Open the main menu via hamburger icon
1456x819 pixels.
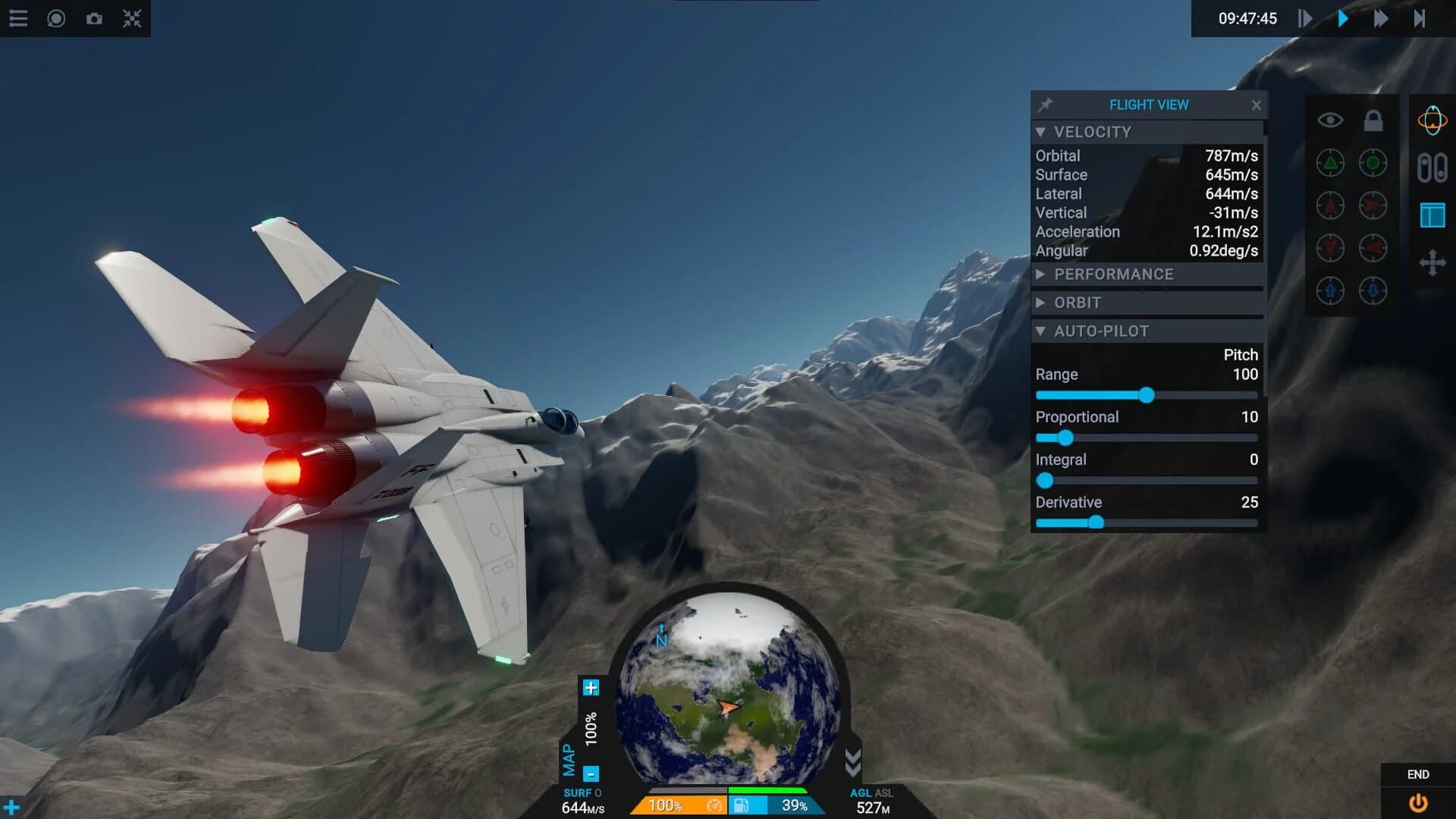pos(18,18)
